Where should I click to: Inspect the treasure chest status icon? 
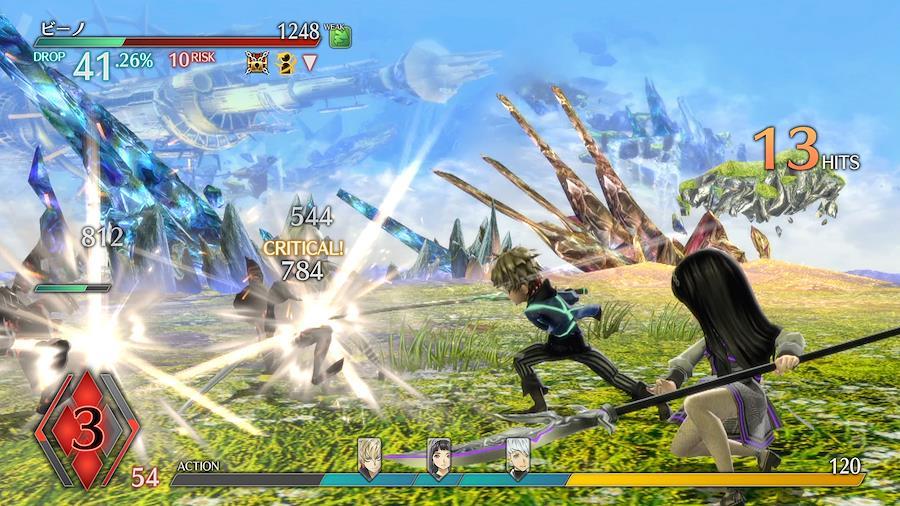(258, 63)
